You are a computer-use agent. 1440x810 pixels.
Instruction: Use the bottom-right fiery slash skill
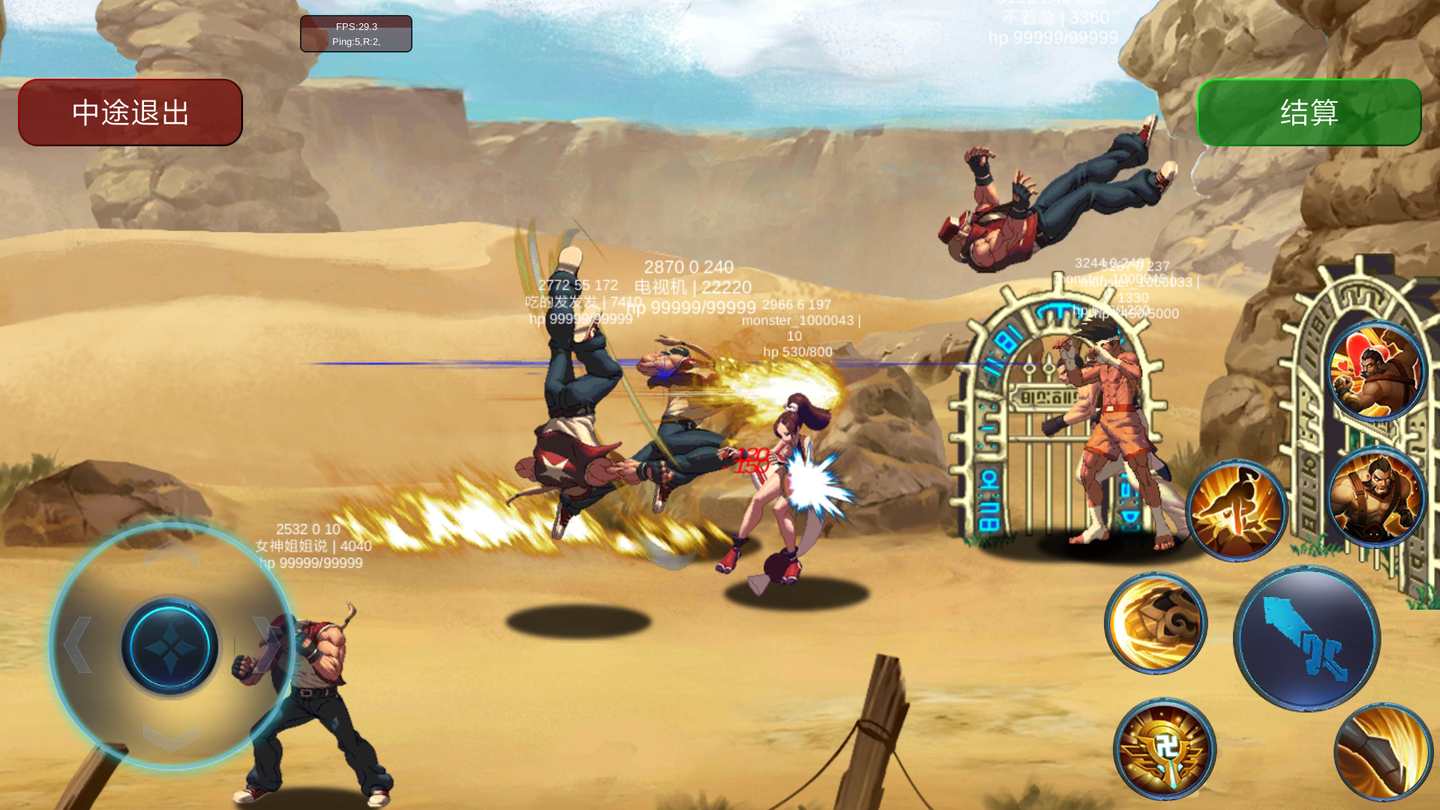click(1384, 752)
